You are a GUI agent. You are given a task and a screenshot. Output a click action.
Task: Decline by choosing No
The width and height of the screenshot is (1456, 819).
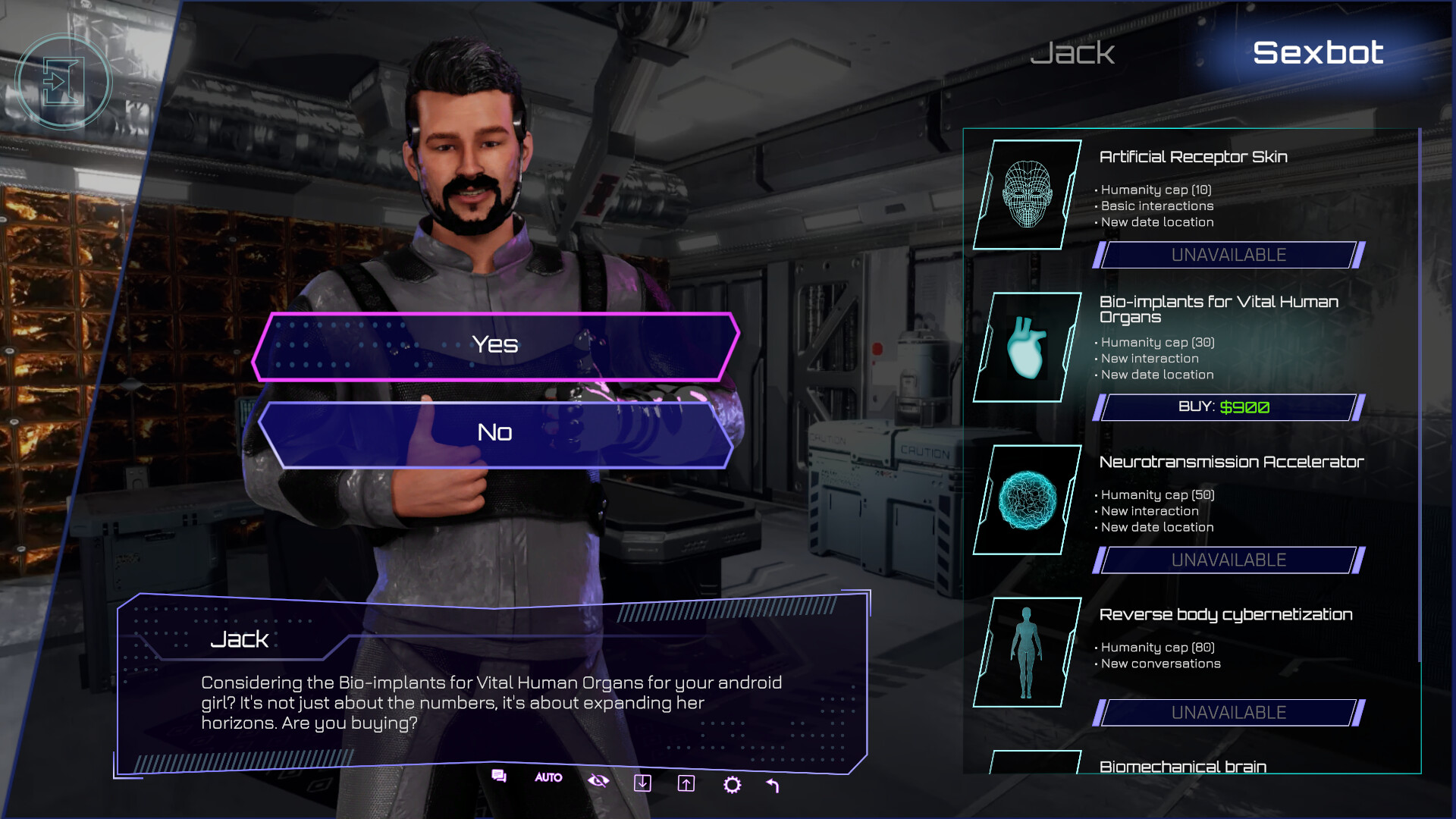coord(494,432)
